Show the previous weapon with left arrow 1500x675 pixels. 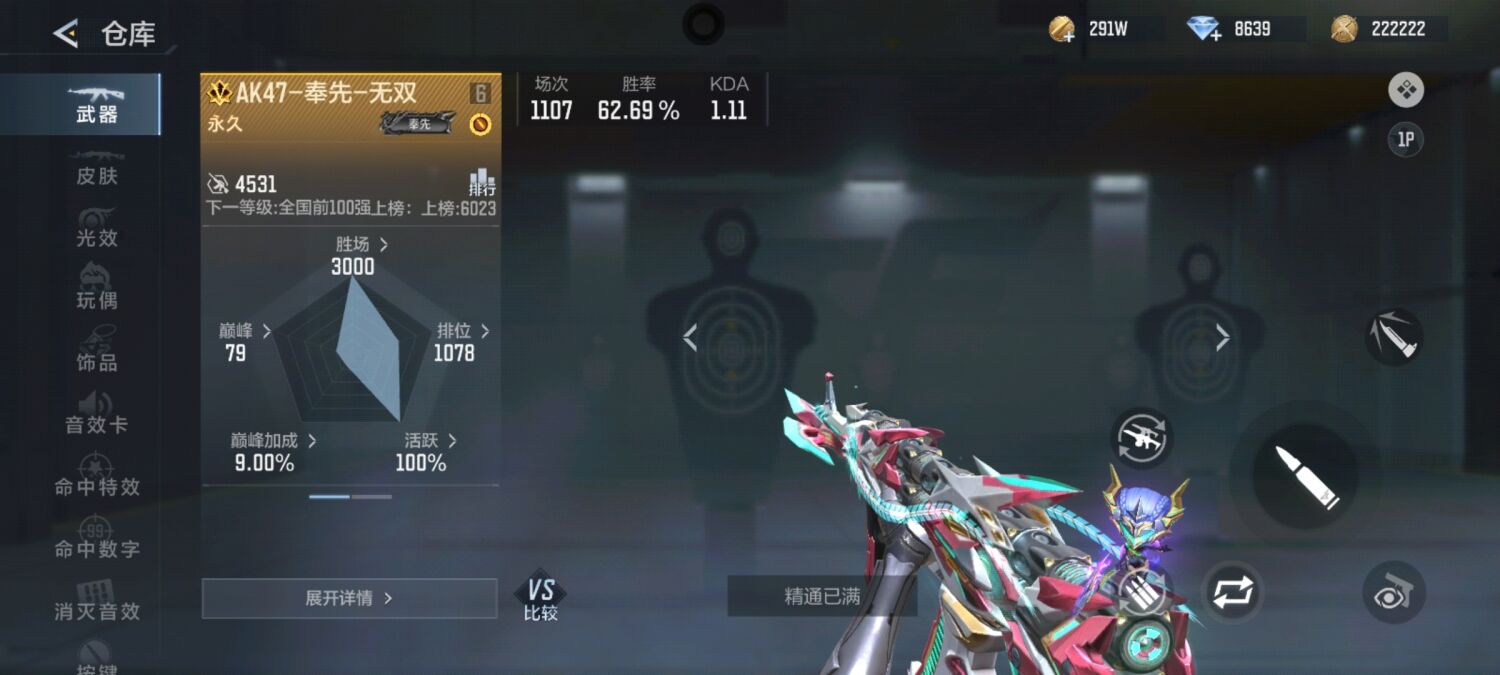click(690, 338)
